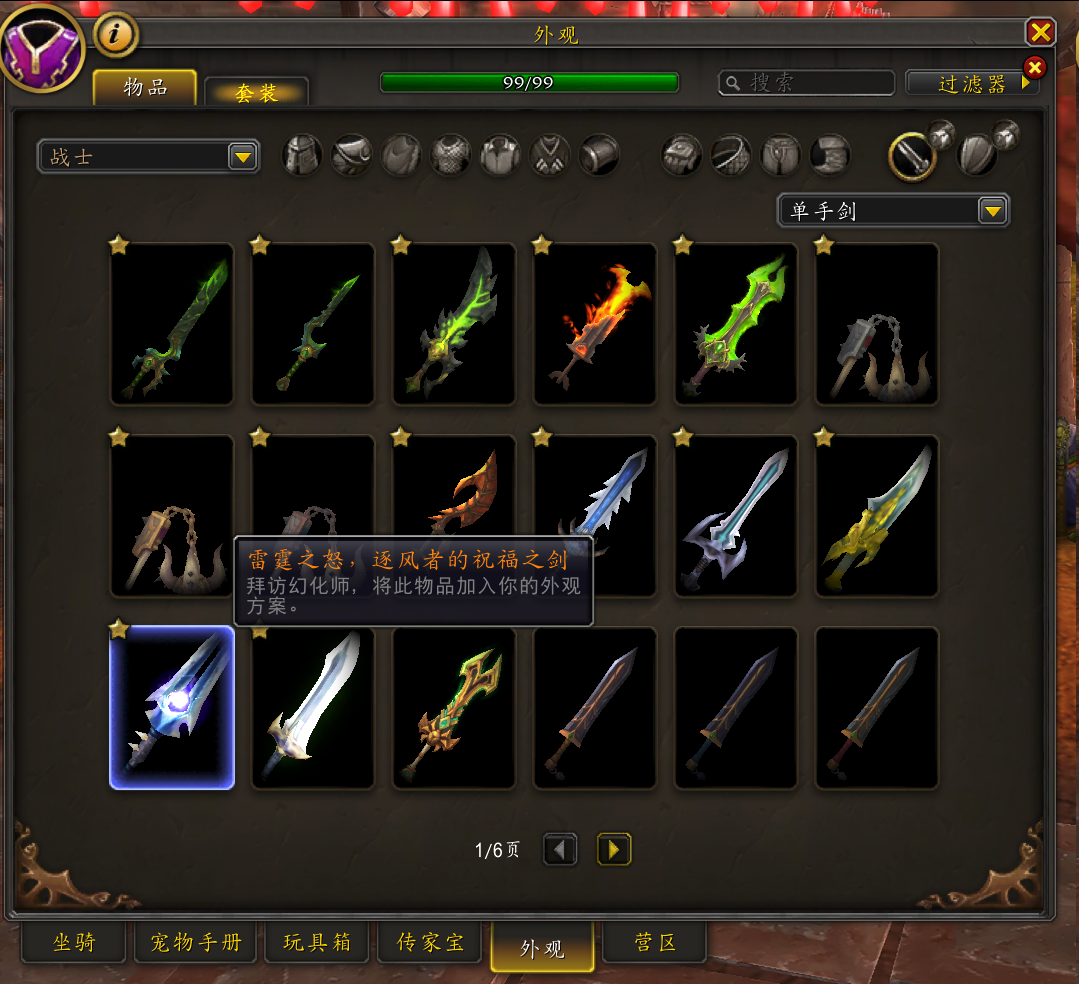Switch to the 玩具箱 toy box tab
Viewport: 1079px width, 984px height.
click(x=316, y=942)
